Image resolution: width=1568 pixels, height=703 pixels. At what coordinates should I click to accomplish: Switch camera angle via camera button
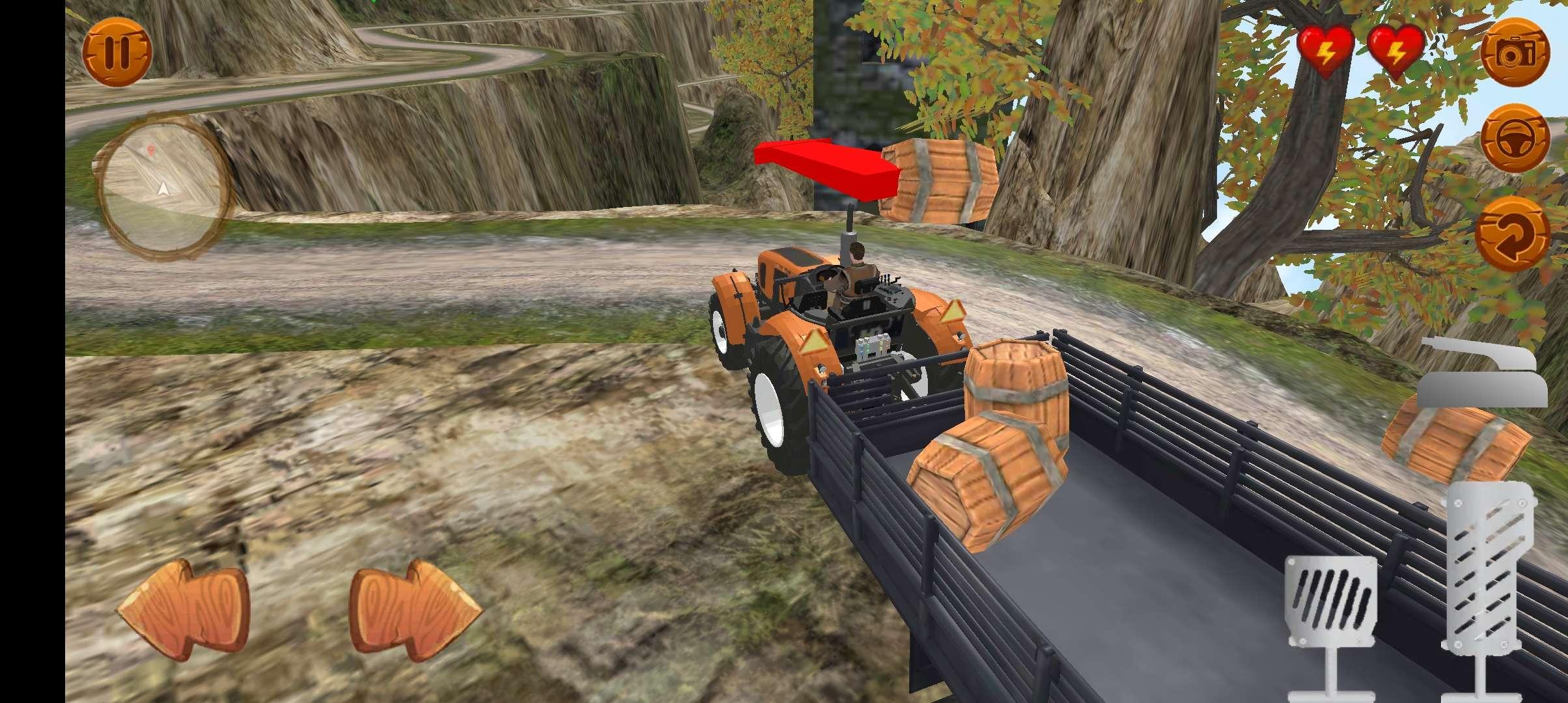pos(1517,52)
